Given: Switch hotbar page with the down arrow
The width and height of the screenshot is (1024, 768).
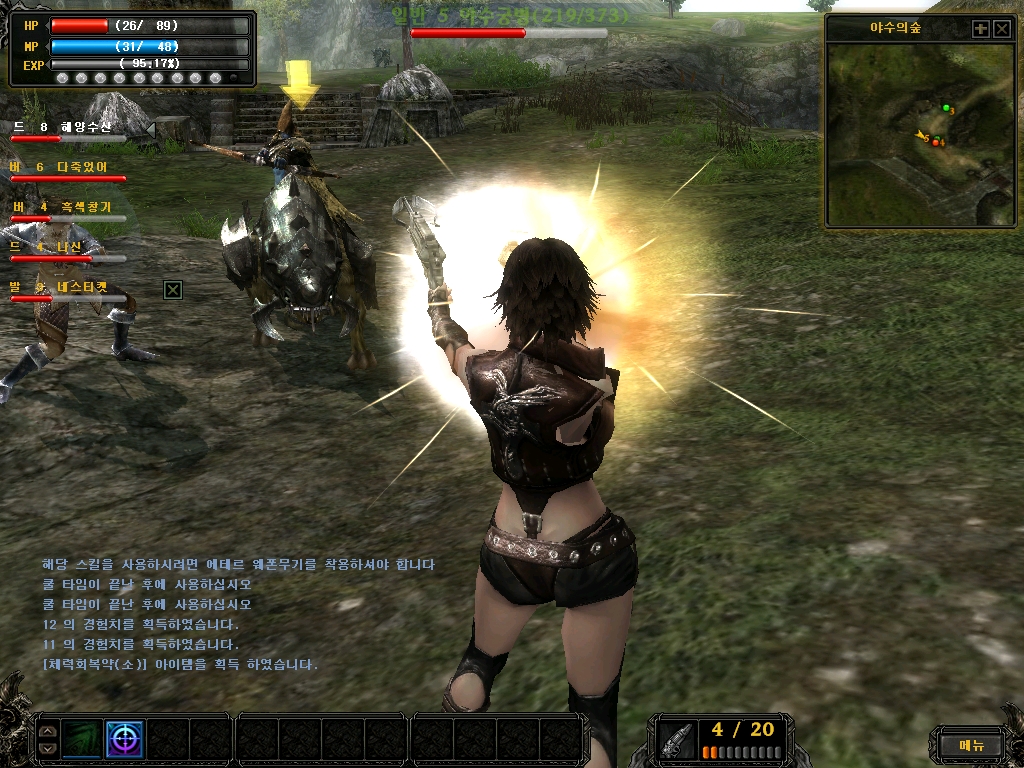Looking at the screenshot, I should (48, 748).
